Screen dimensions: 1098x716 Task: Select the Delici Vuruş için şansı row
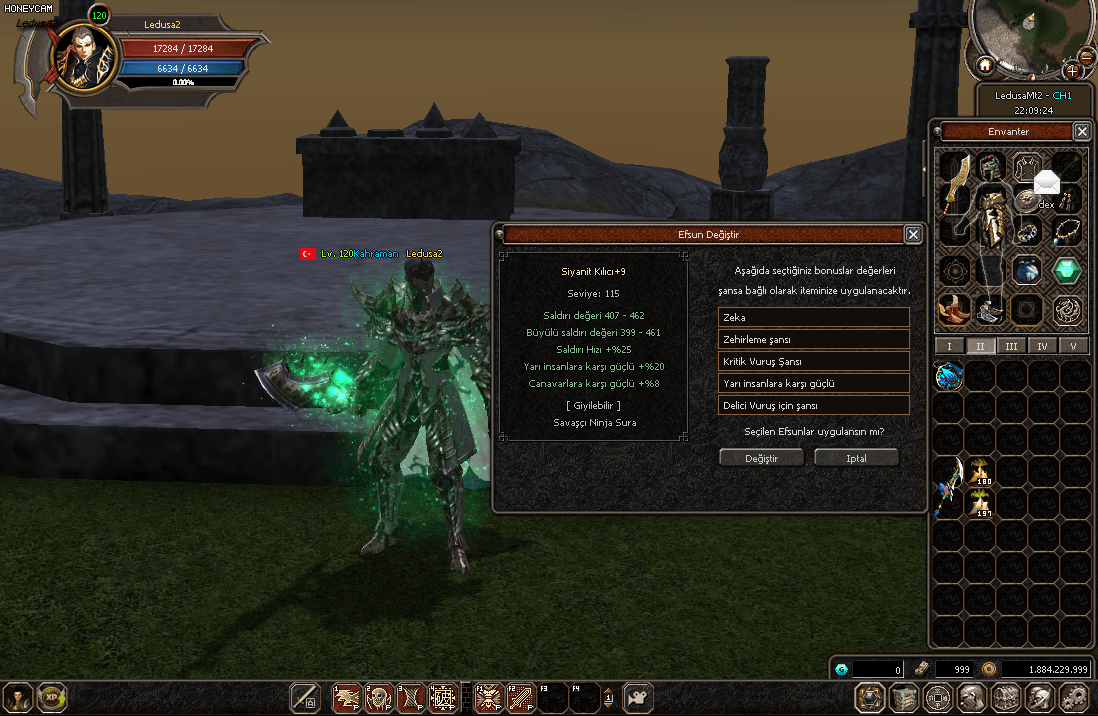pos(813,405)
